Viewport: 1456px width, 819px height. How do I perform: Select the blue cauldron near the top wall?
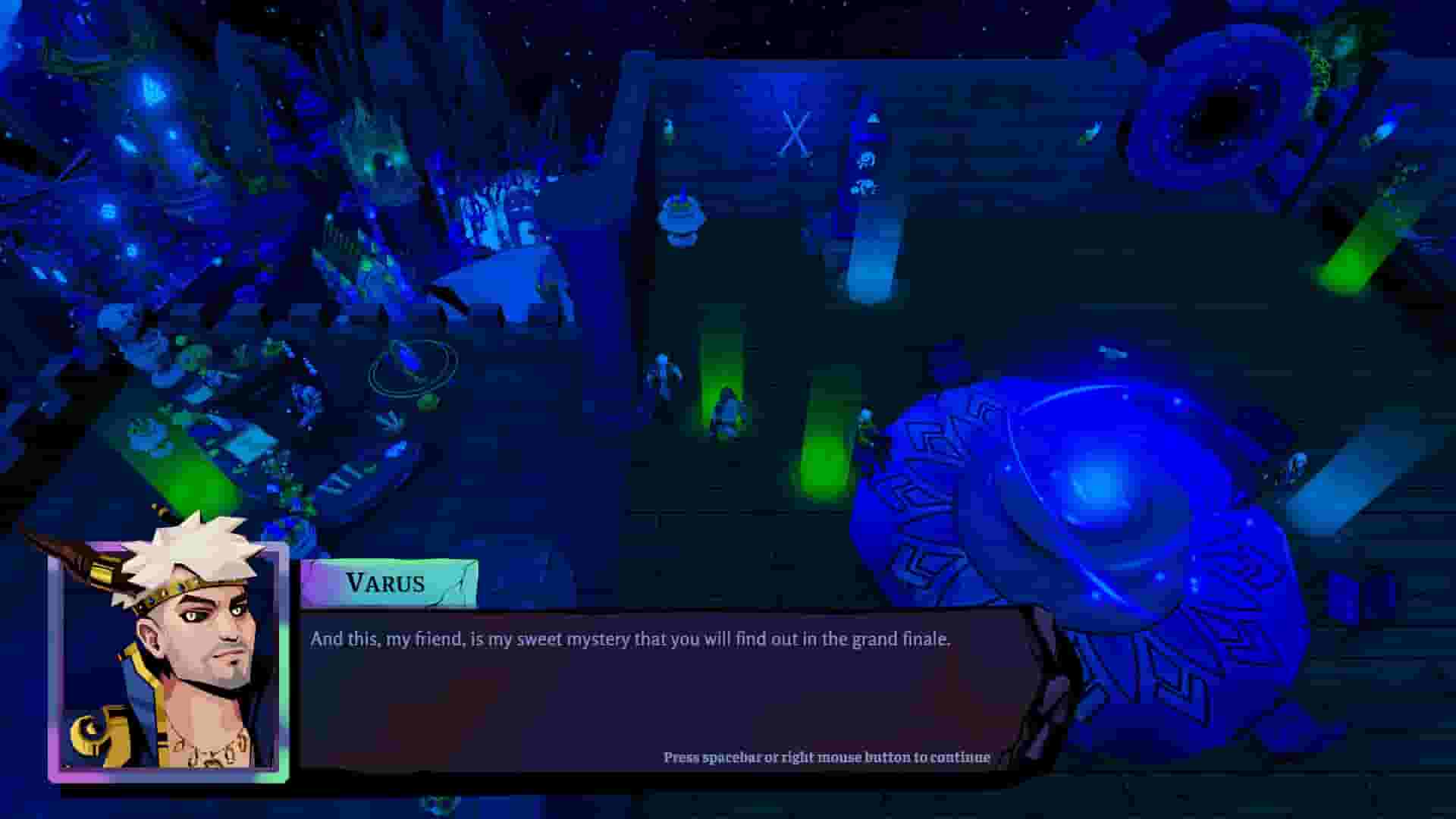(x=681, y=220)
